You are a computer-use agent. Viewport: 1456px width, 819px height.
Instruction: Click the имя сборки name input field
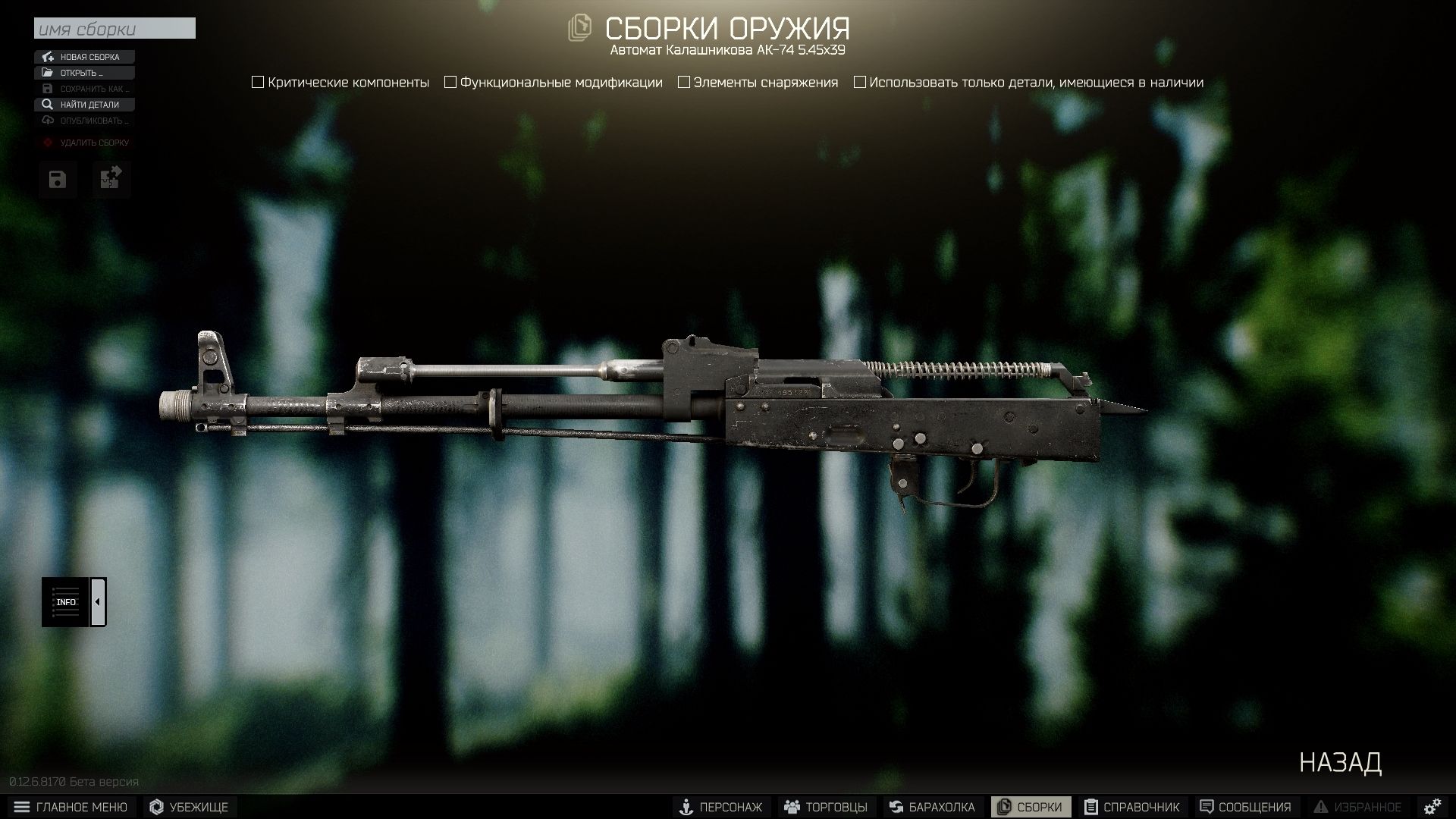click(114, 28)
